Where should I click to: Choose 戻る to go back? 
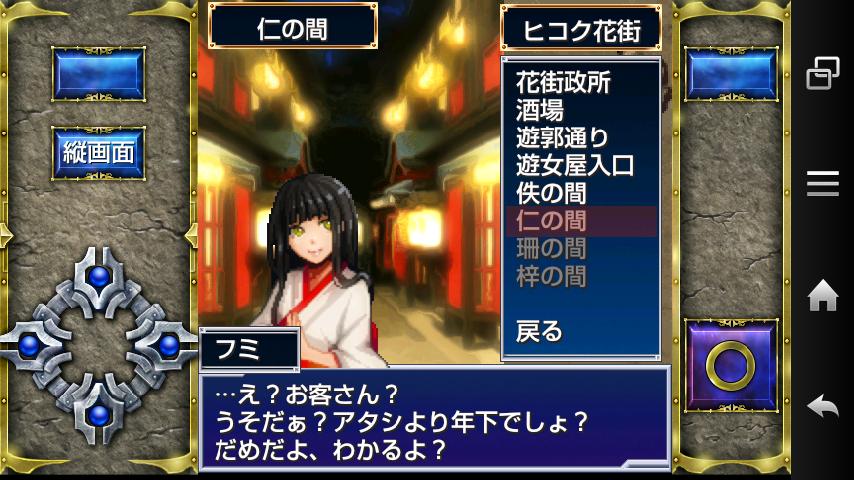[x=540, y=331]
